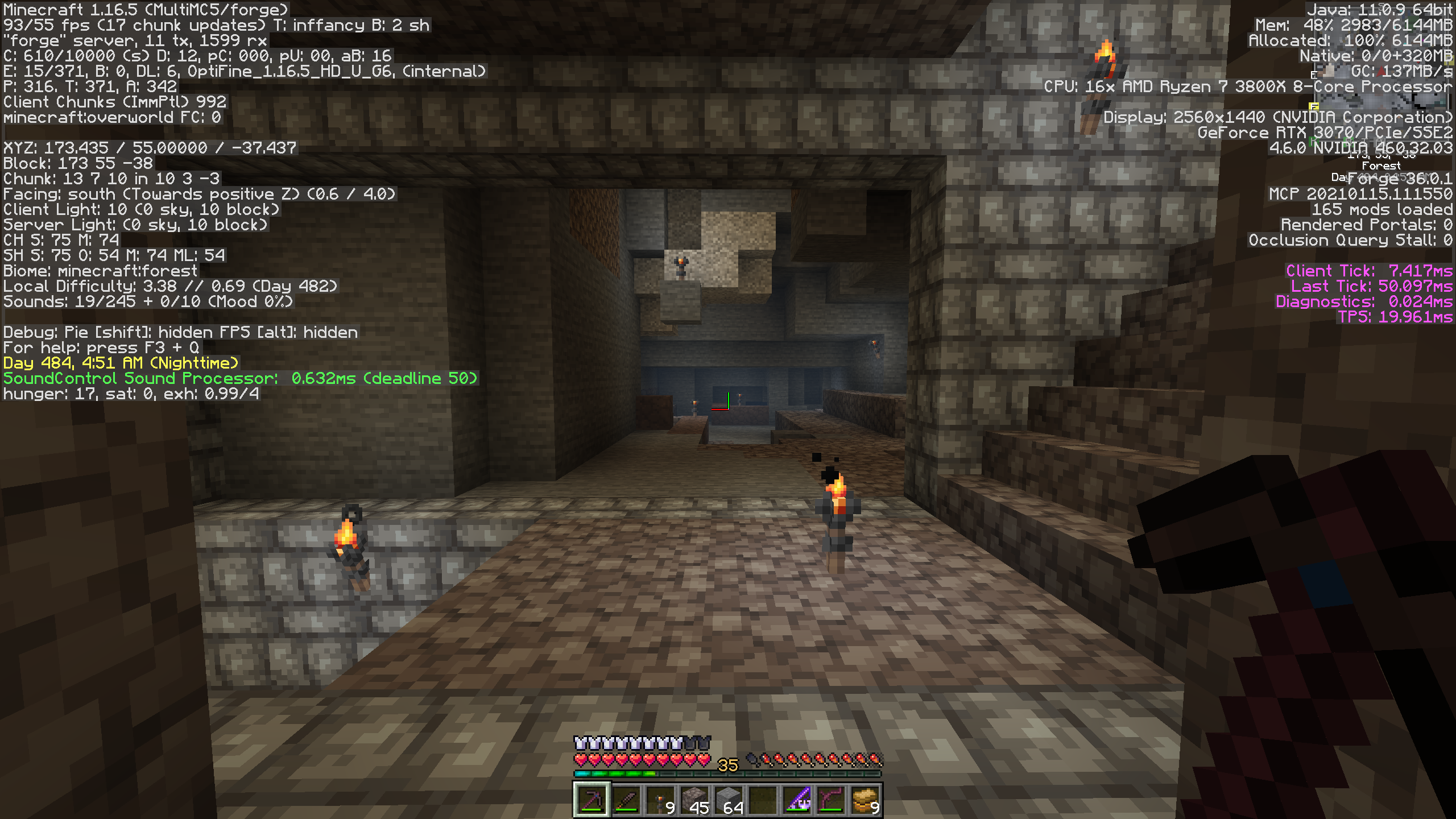Select the pickaxe hotbar slot
The width and height of the screenshot is (1456, 819).
(591, 800)
